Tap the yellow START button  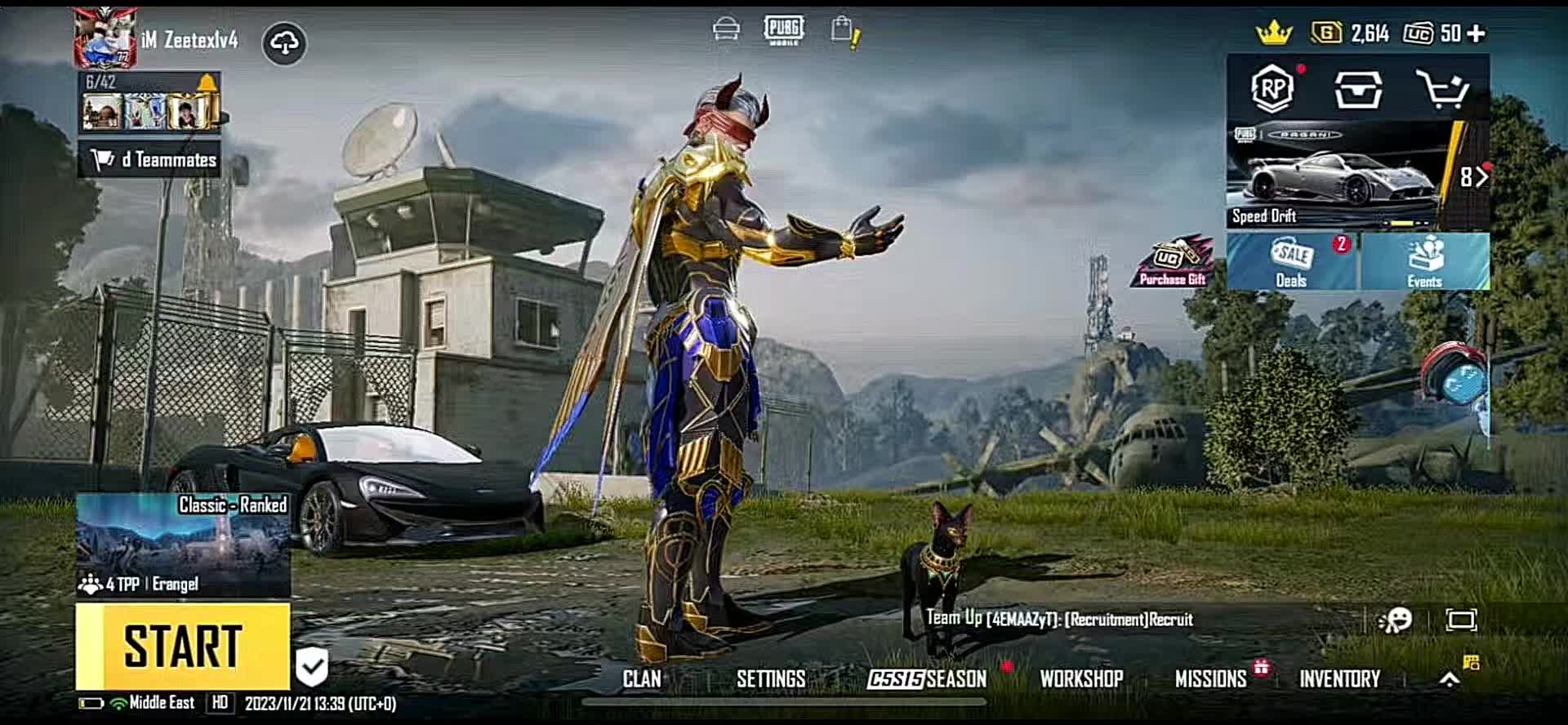pos(183,647)
